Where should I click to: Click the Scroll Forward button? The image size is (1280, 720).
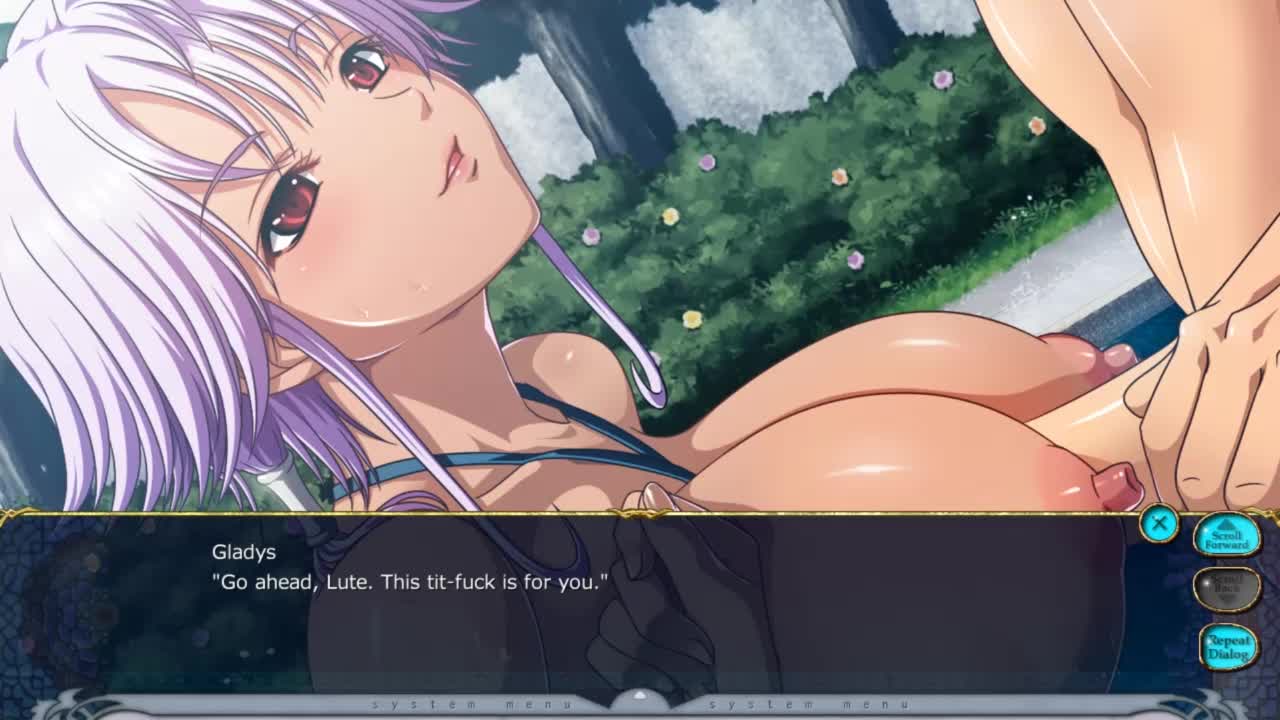[1226, 535]
